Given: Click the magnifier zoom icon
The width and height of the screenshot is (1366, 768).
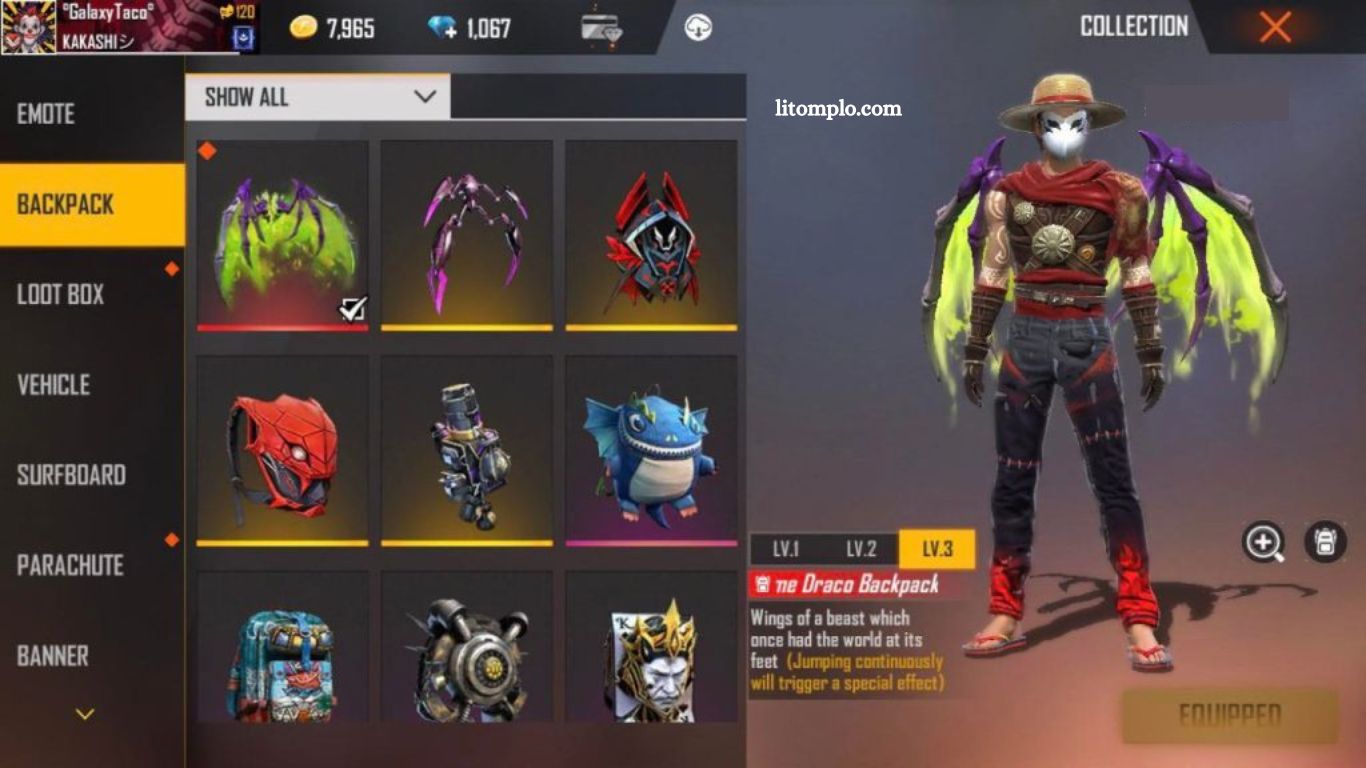Looking at the screenshot, I should click(1264, 542).
